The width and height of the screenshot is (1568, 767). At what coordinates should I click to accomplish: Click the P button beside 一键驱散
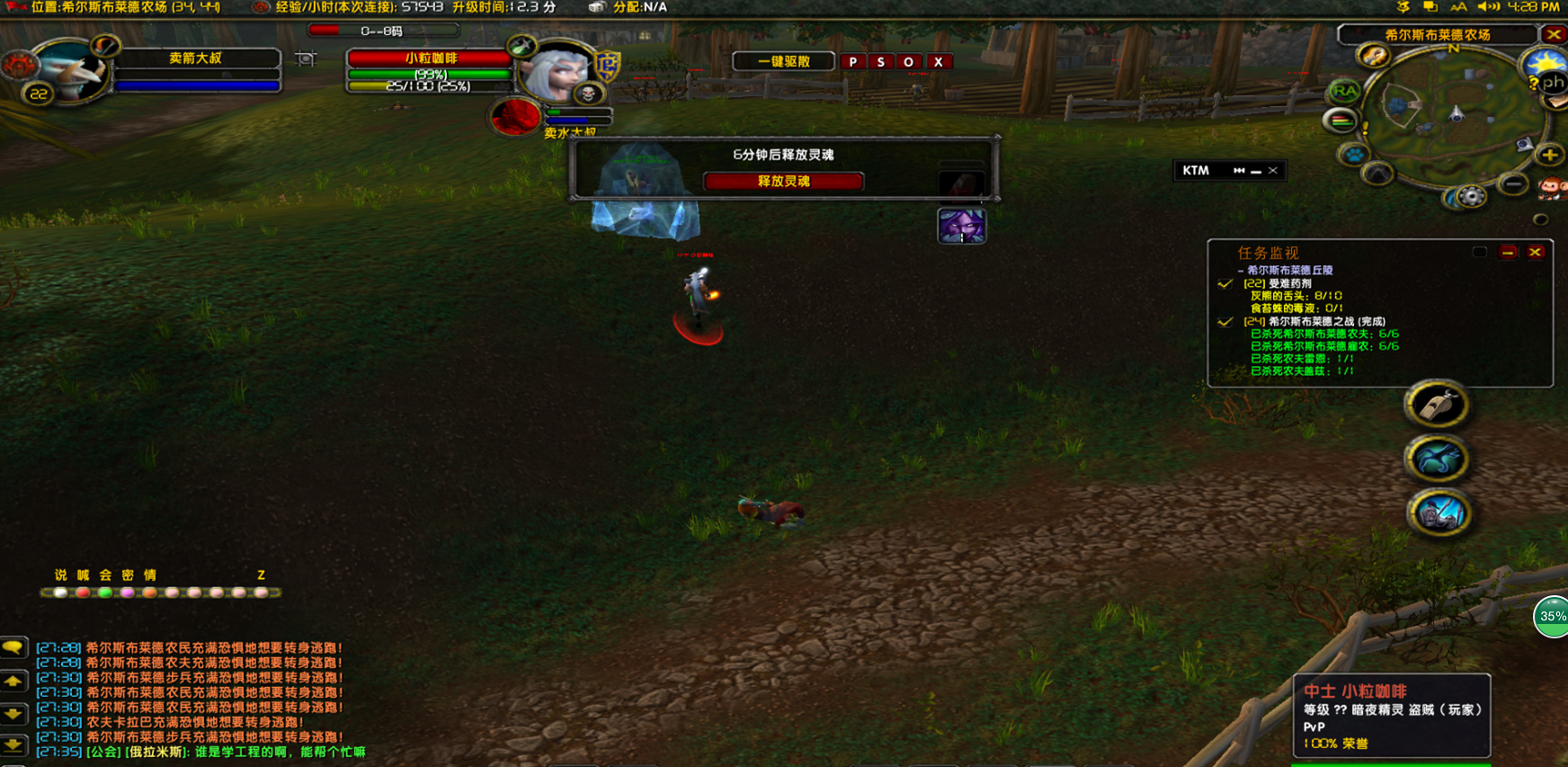[852, 62]
